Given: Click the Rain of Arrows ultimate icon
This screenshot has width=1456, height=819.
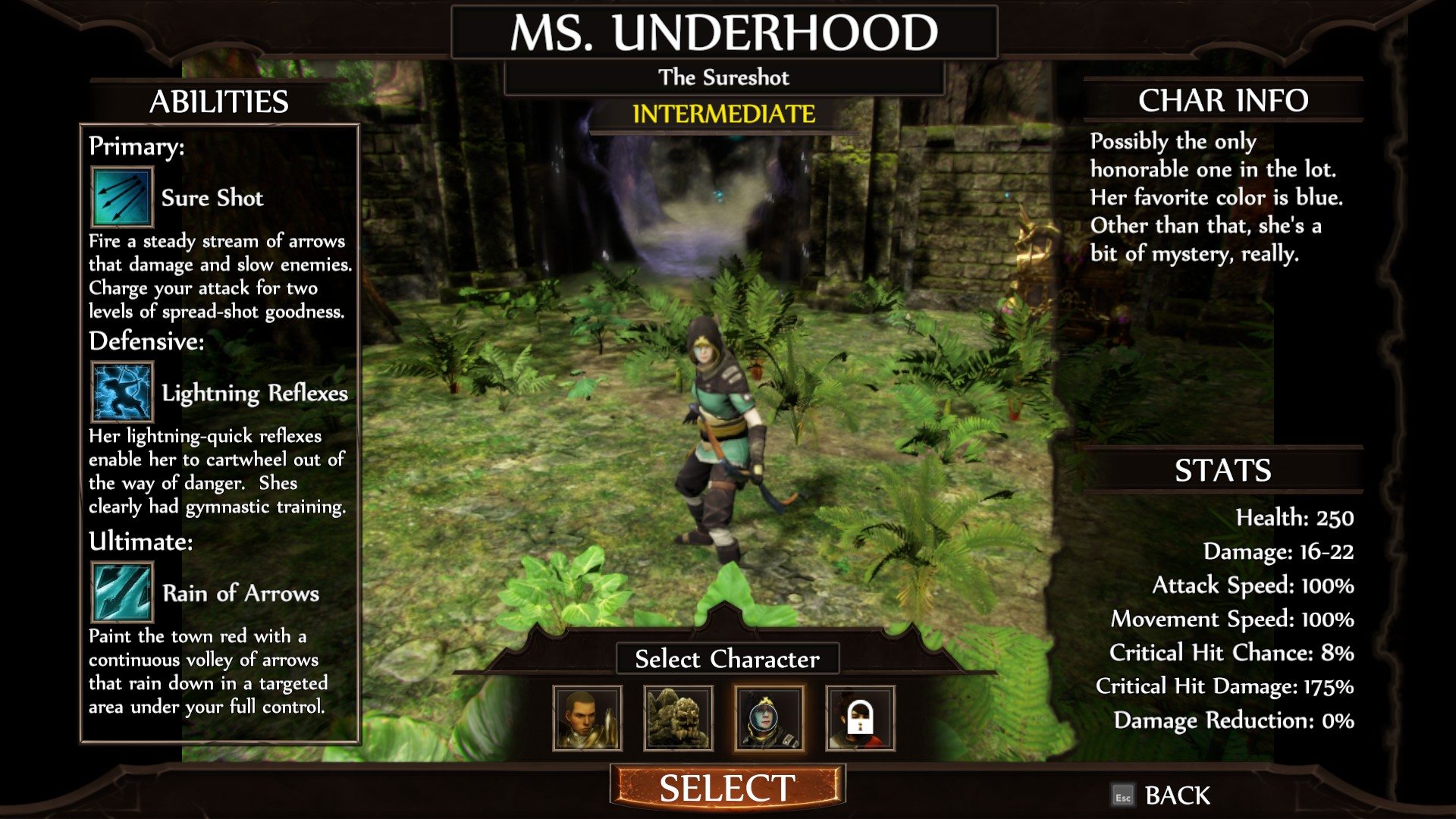Looking at the screenshot, I should (122, 592).
